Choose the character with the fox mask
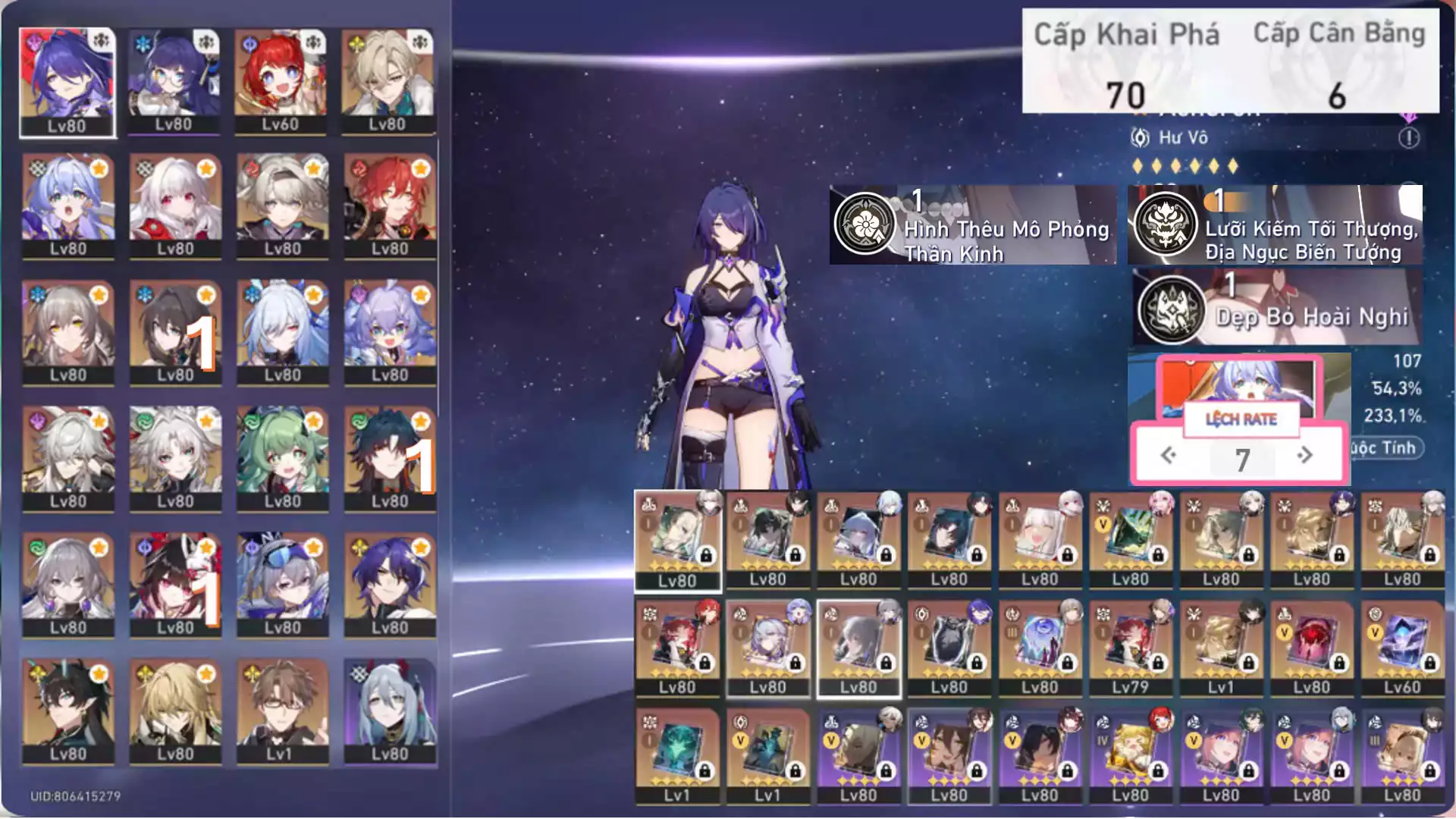Viewport: 1456px width, 819px height. point(175,585)
